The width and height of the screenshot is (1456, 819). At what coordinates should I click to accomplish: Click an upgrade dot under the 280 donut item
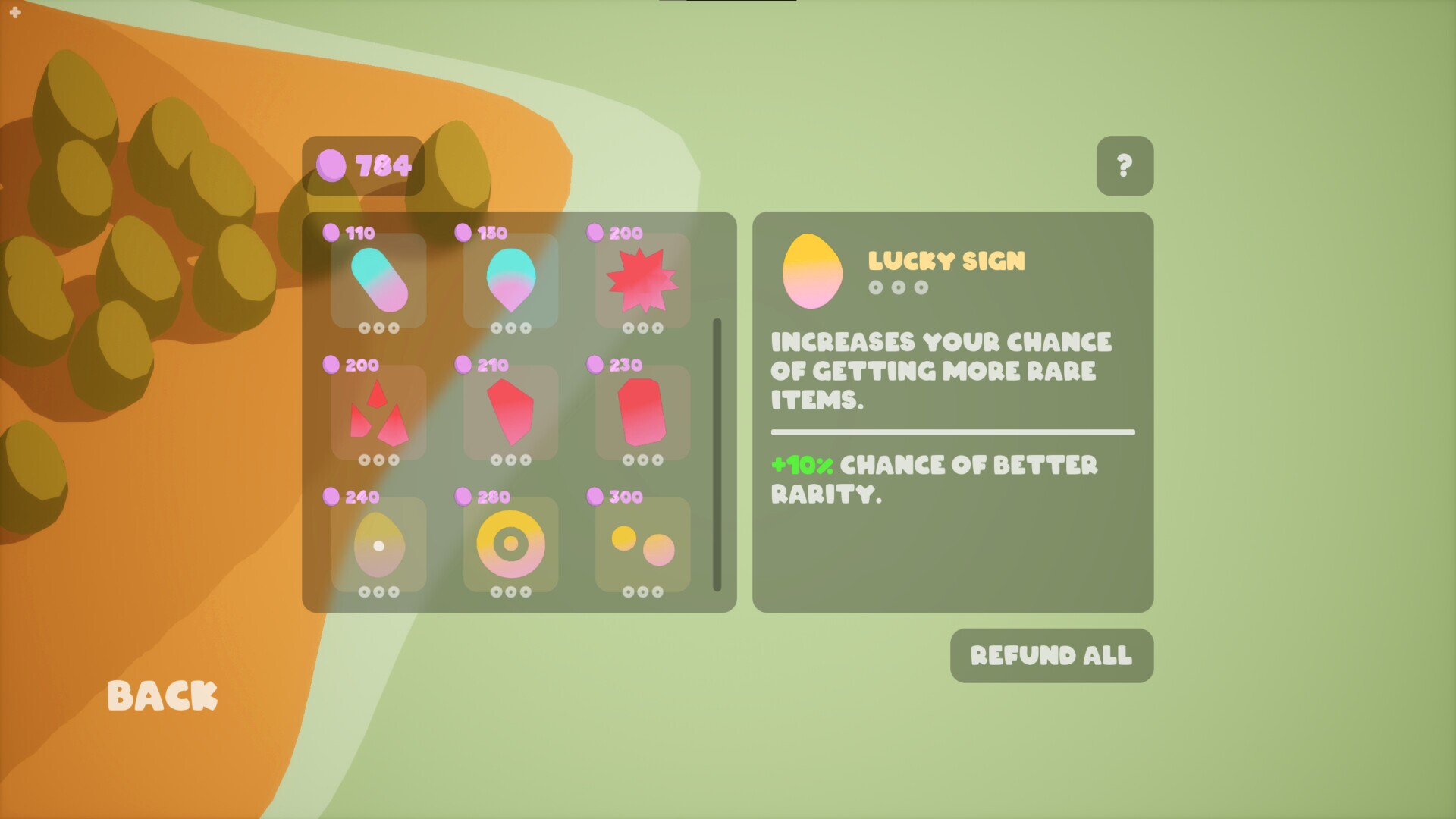[x=510, y=592]
